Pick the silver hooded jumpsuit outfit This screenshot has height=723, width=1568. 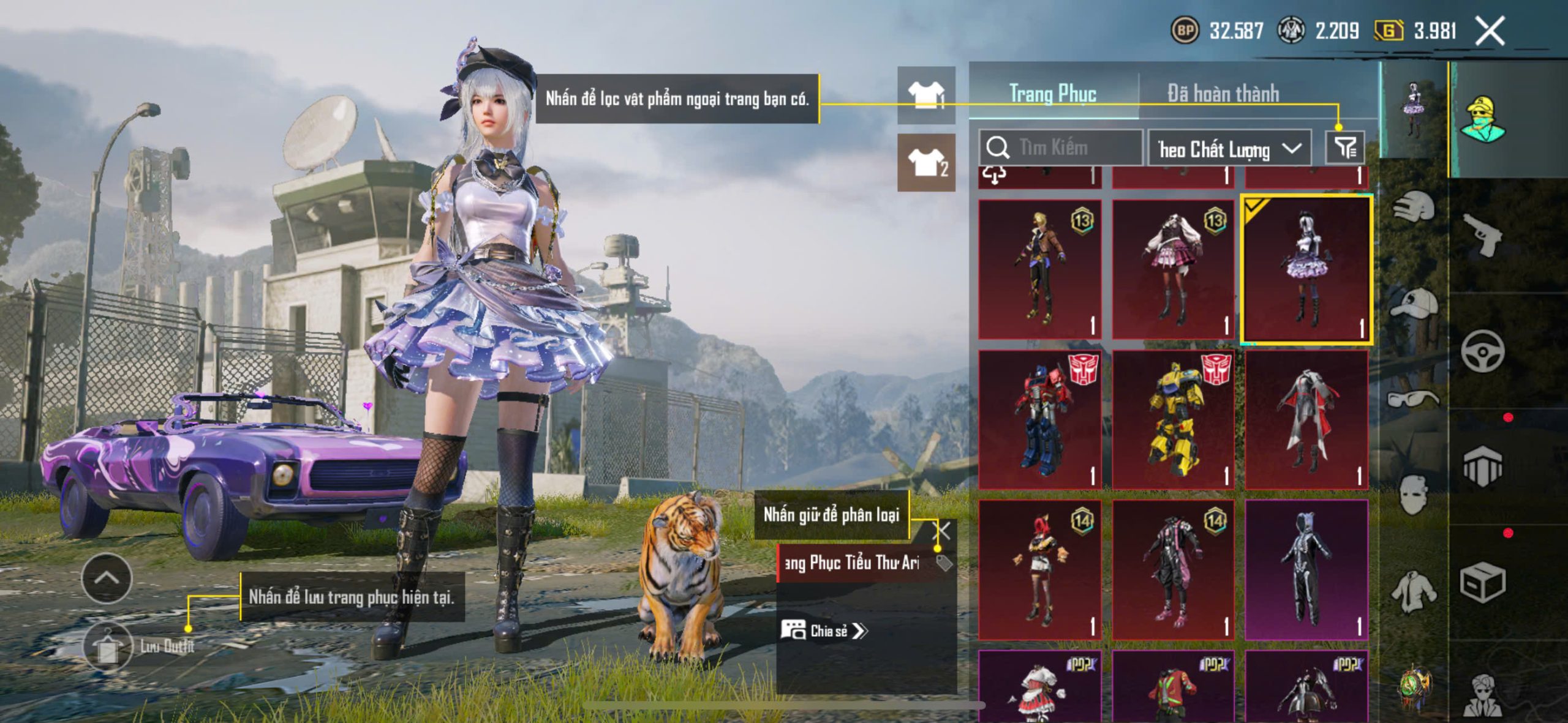coord(1306,569)
